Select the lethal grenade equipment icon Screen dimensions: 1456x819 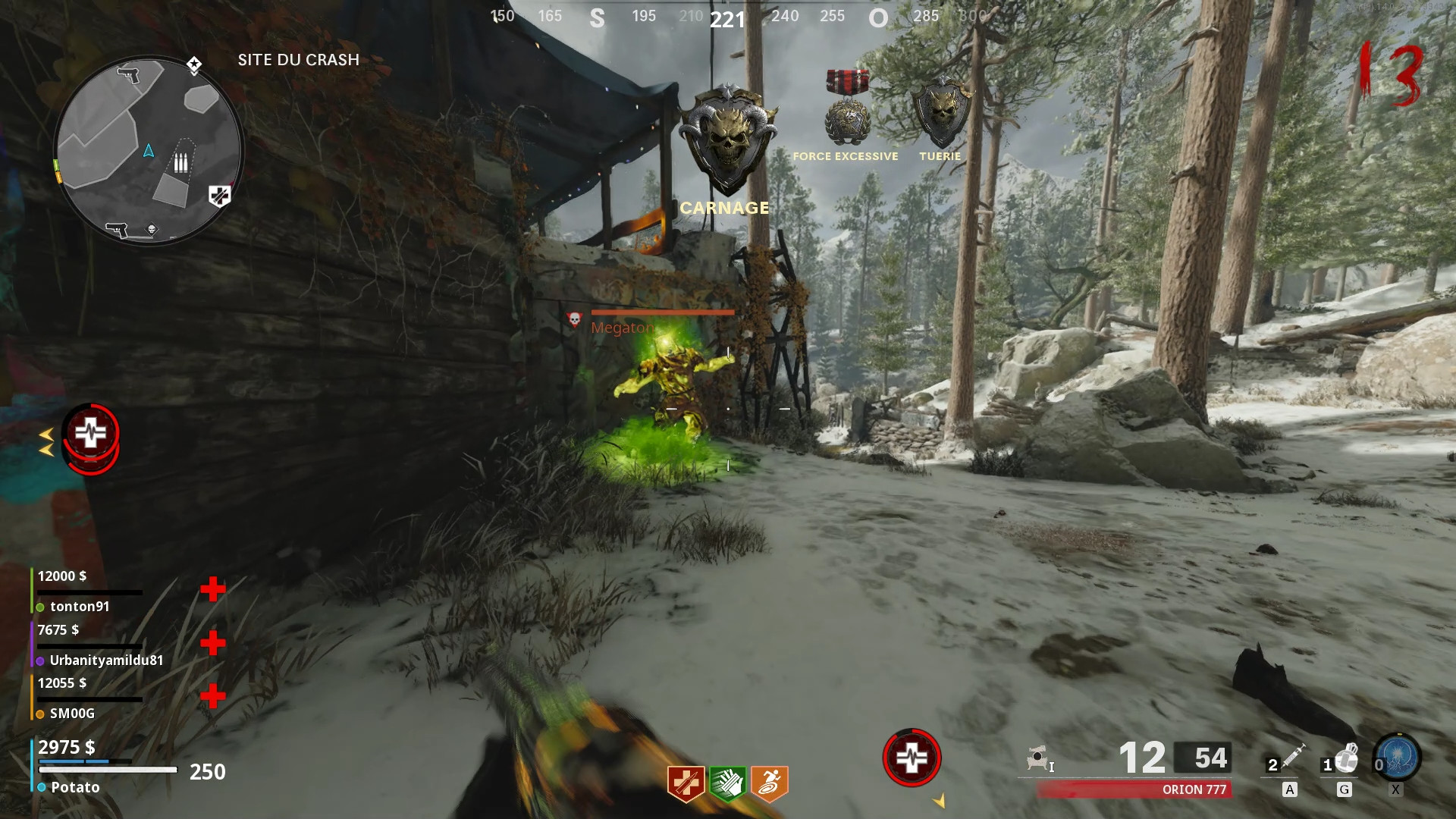tap(1345, 757)
